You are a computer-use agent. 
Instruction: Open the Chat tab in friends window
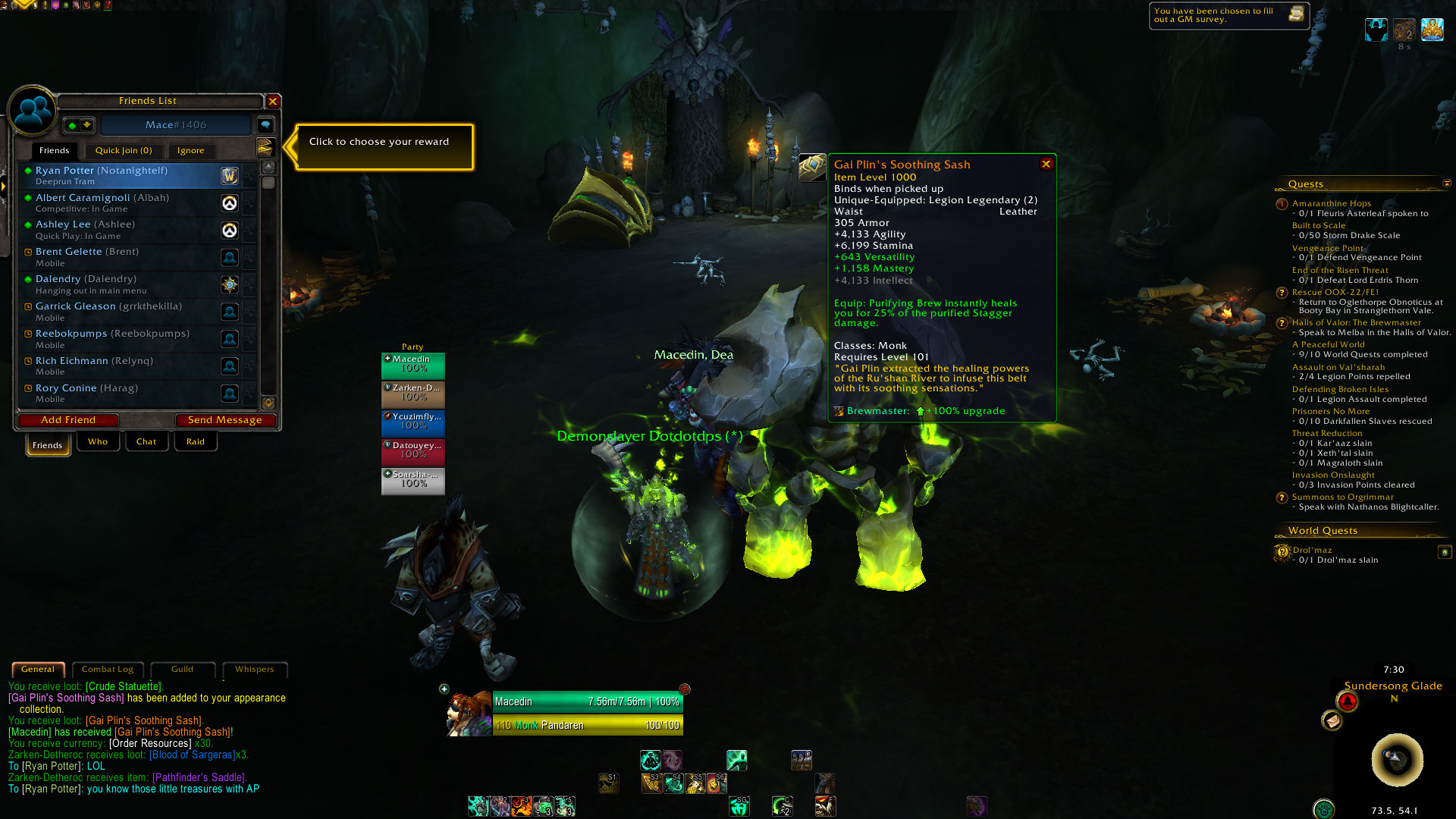(x=146, y=442)
